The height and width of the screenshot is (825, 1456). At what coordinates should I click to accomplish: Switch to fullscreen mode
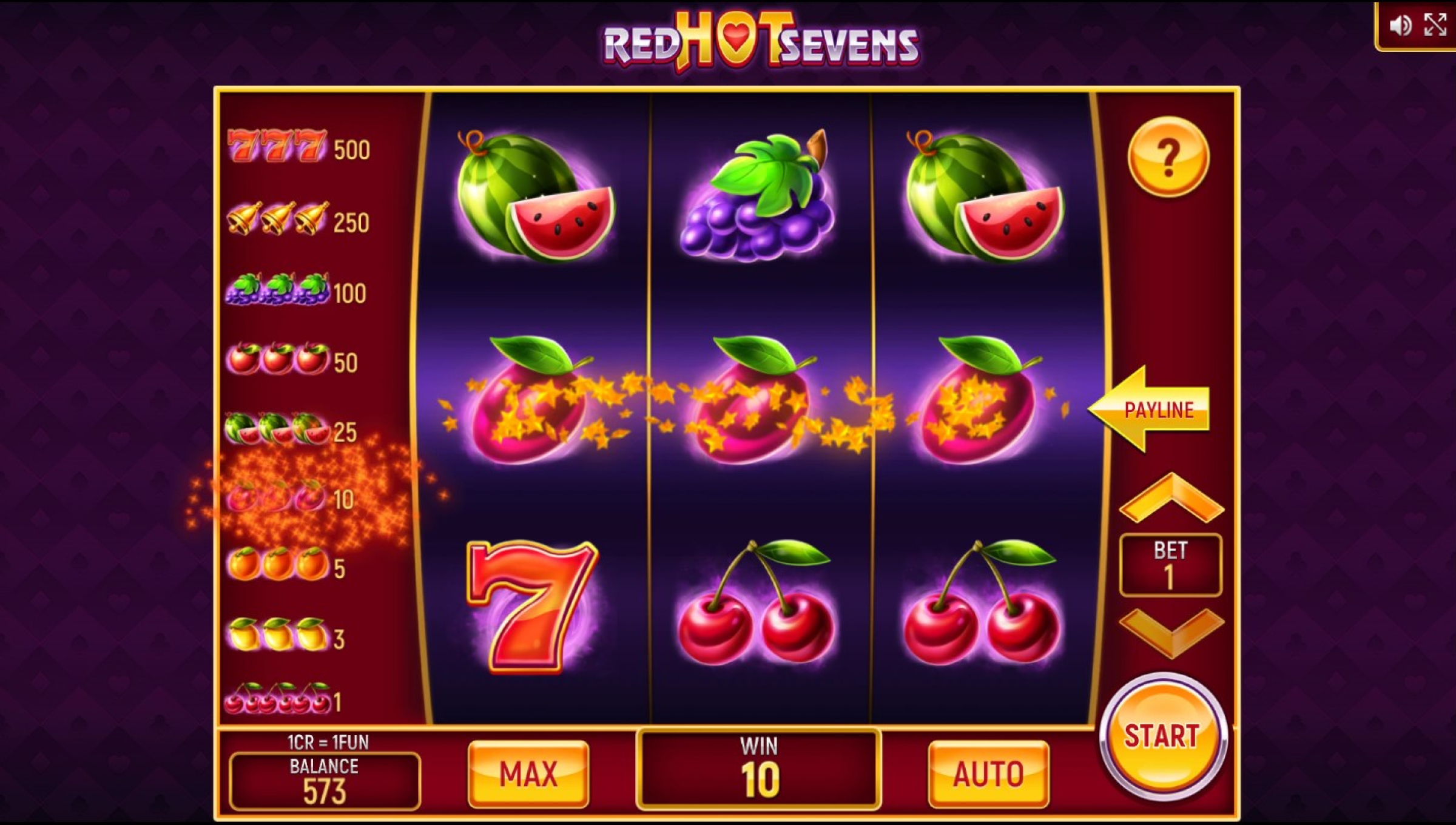click(1435, 25)
